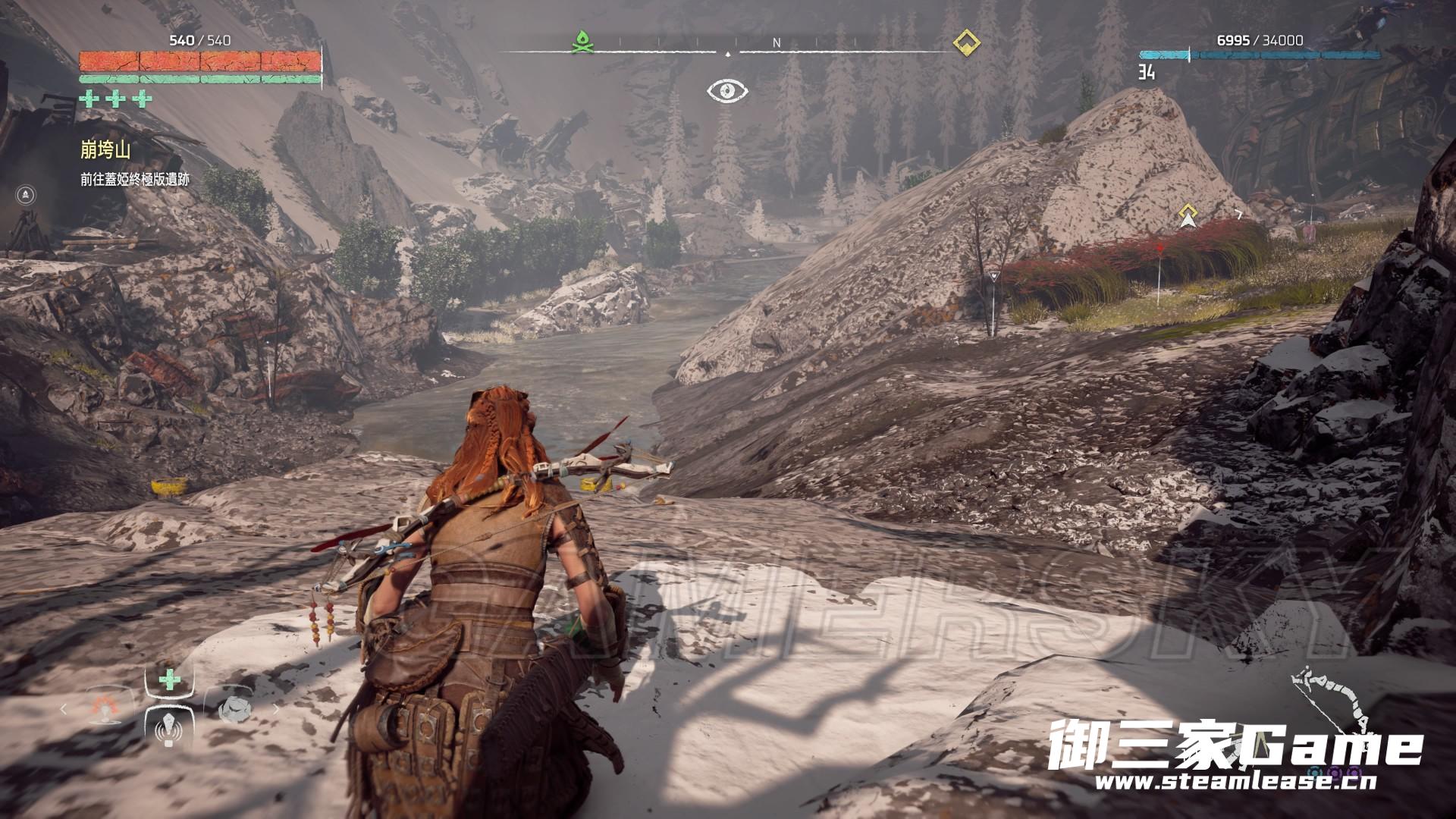Click the green campfire icon on the compass

(582, 42)
